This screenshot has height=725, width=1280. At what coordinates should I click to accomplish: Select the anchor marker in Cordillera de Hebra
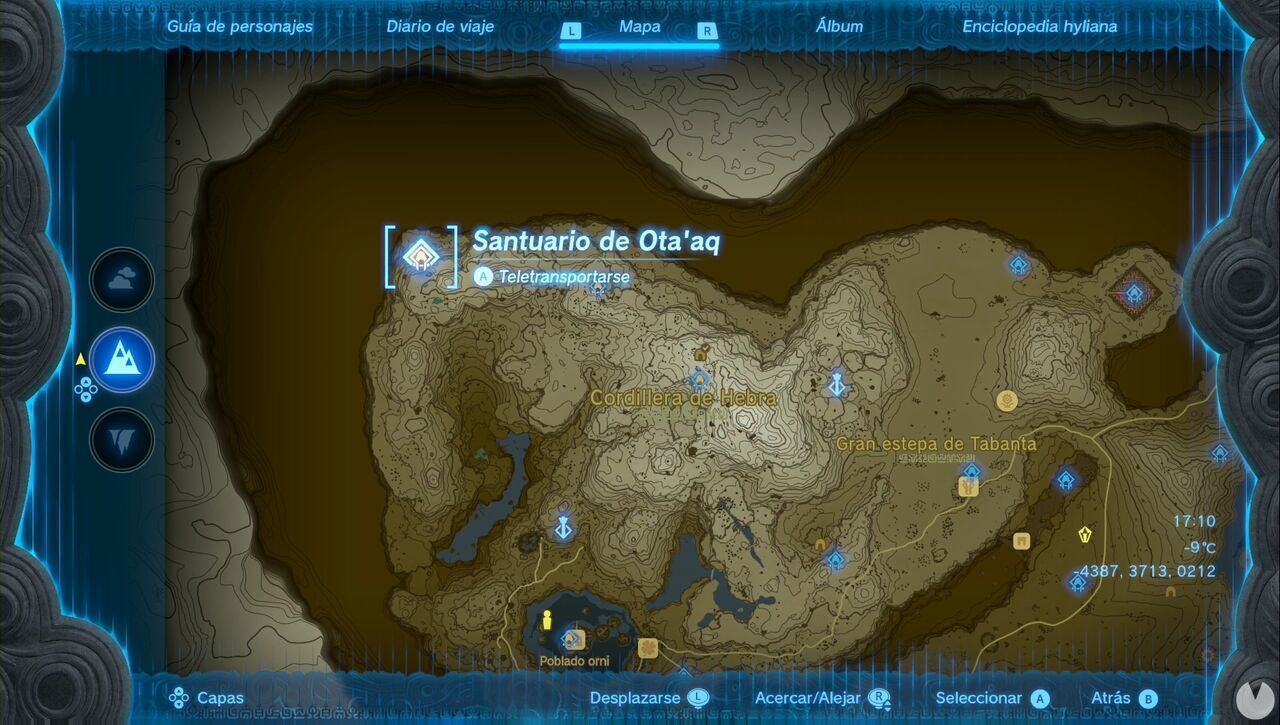[836, 383]
